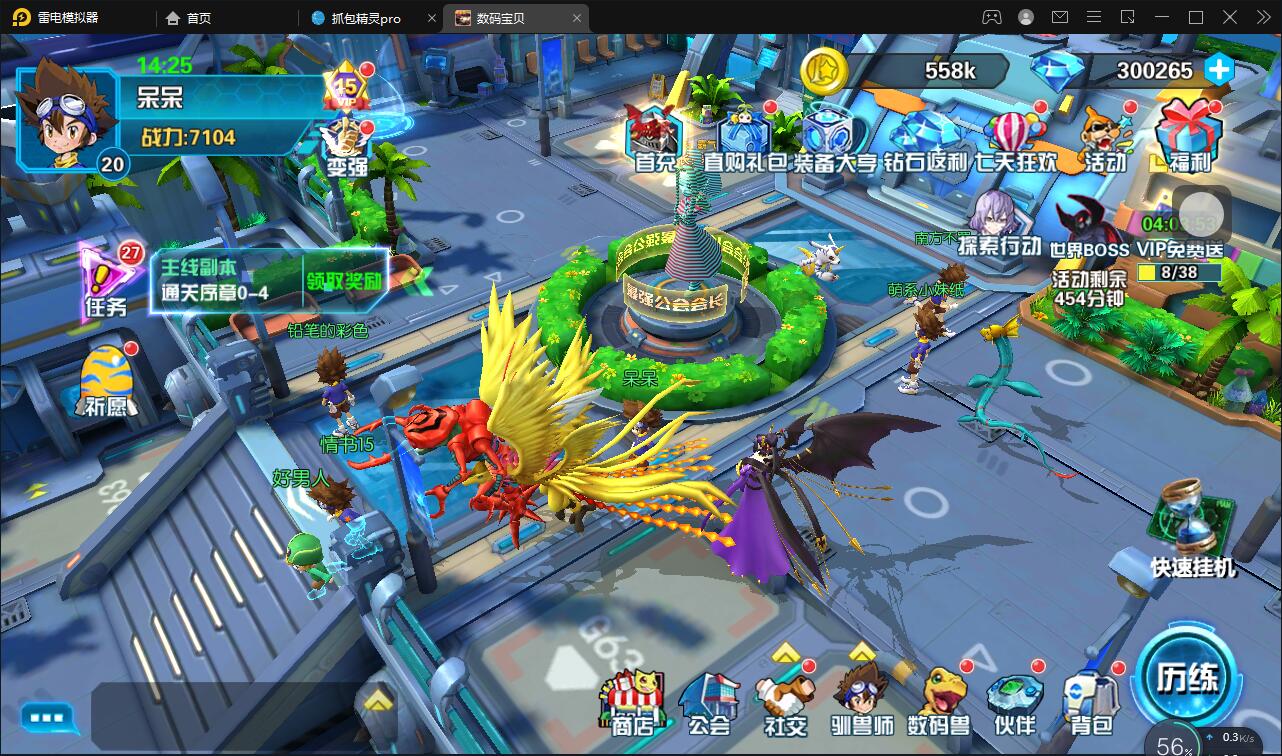The image size is (1282, 756).
Task: Add diamonds with the plus button
Action: tap(1218, 70)
